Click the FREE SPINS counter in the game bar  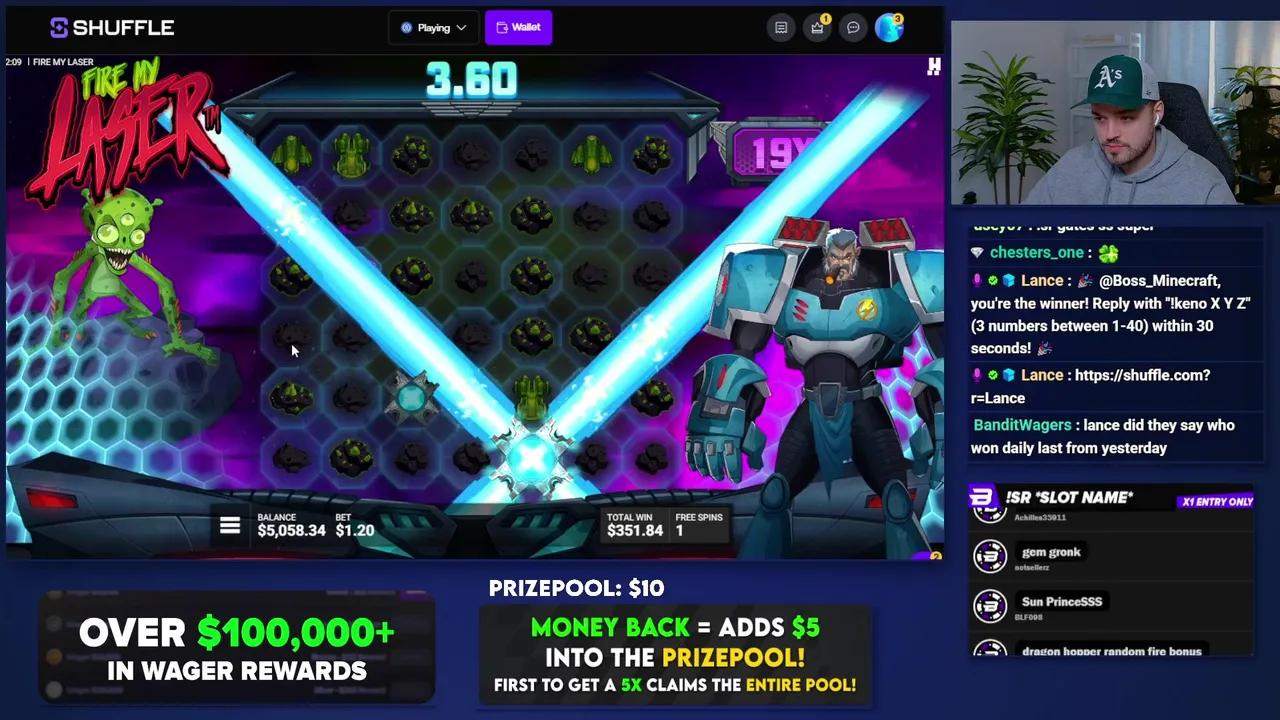coord(699,524)
